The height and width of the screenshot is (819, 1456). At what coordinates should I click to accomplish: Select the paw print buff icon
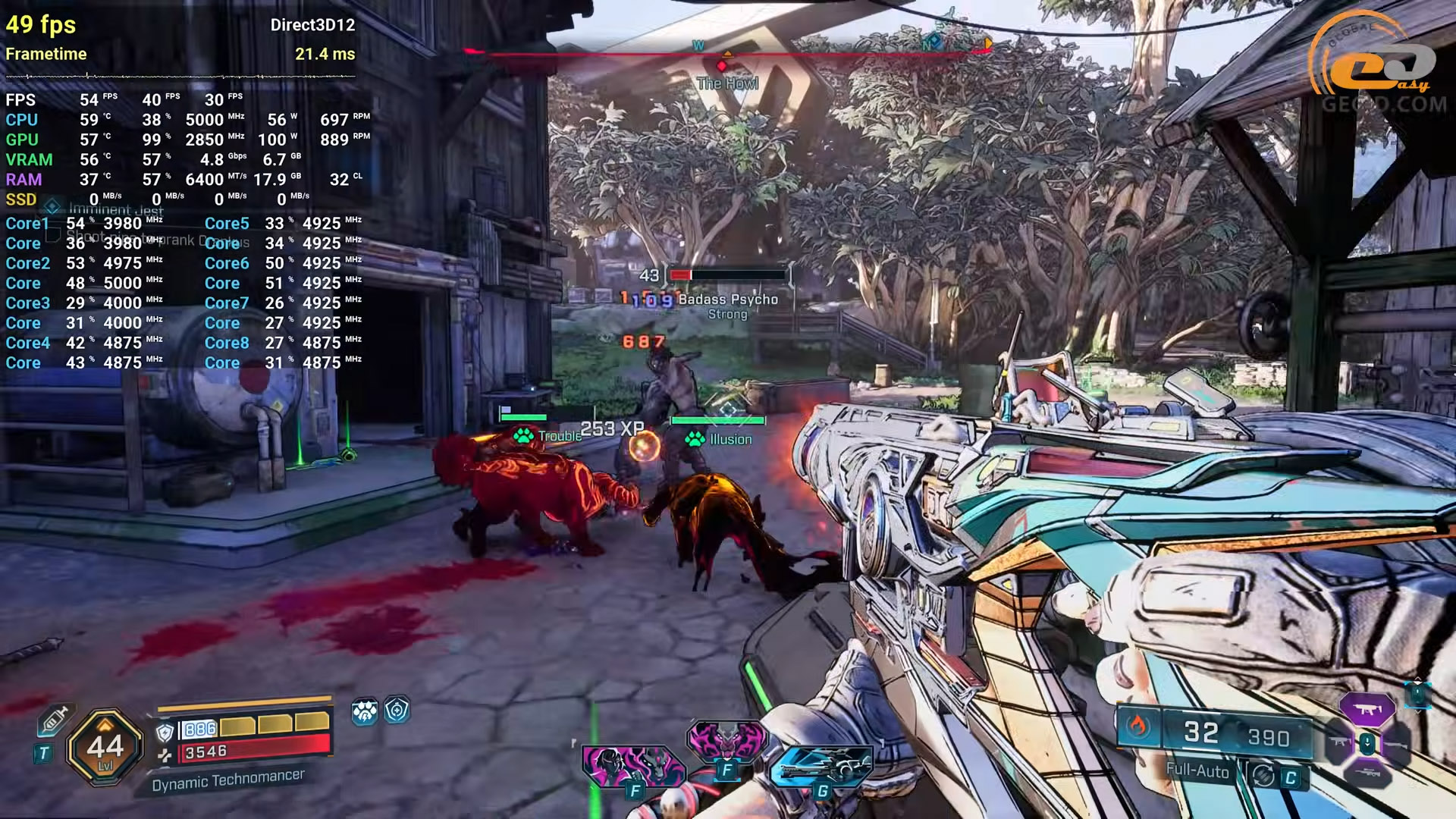coord(365,712)
